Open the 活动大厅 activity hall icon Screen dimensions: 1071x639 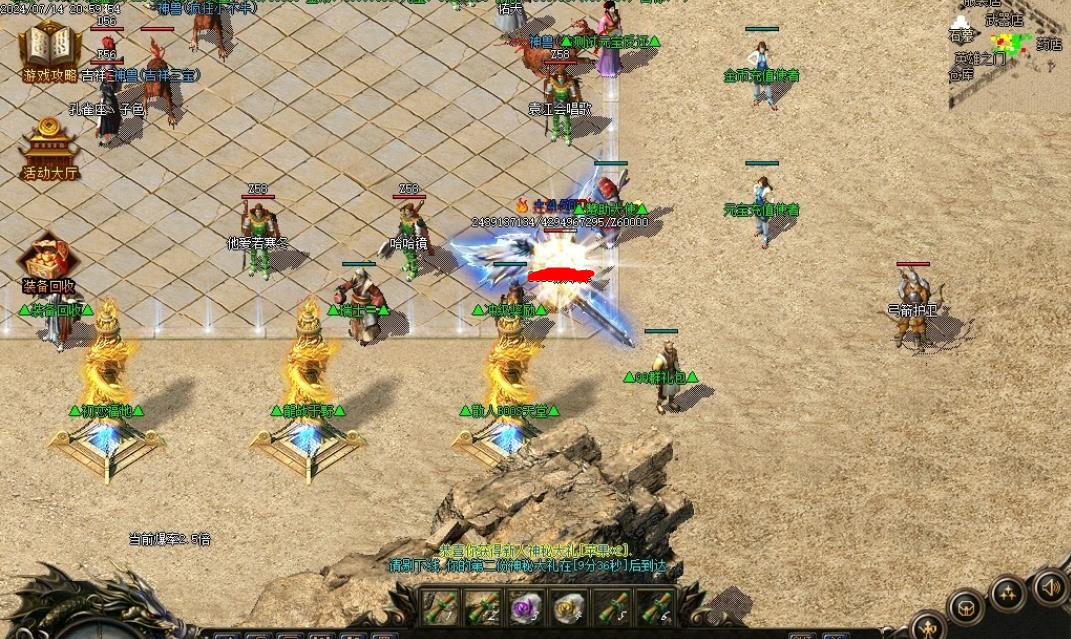[49, 148]
